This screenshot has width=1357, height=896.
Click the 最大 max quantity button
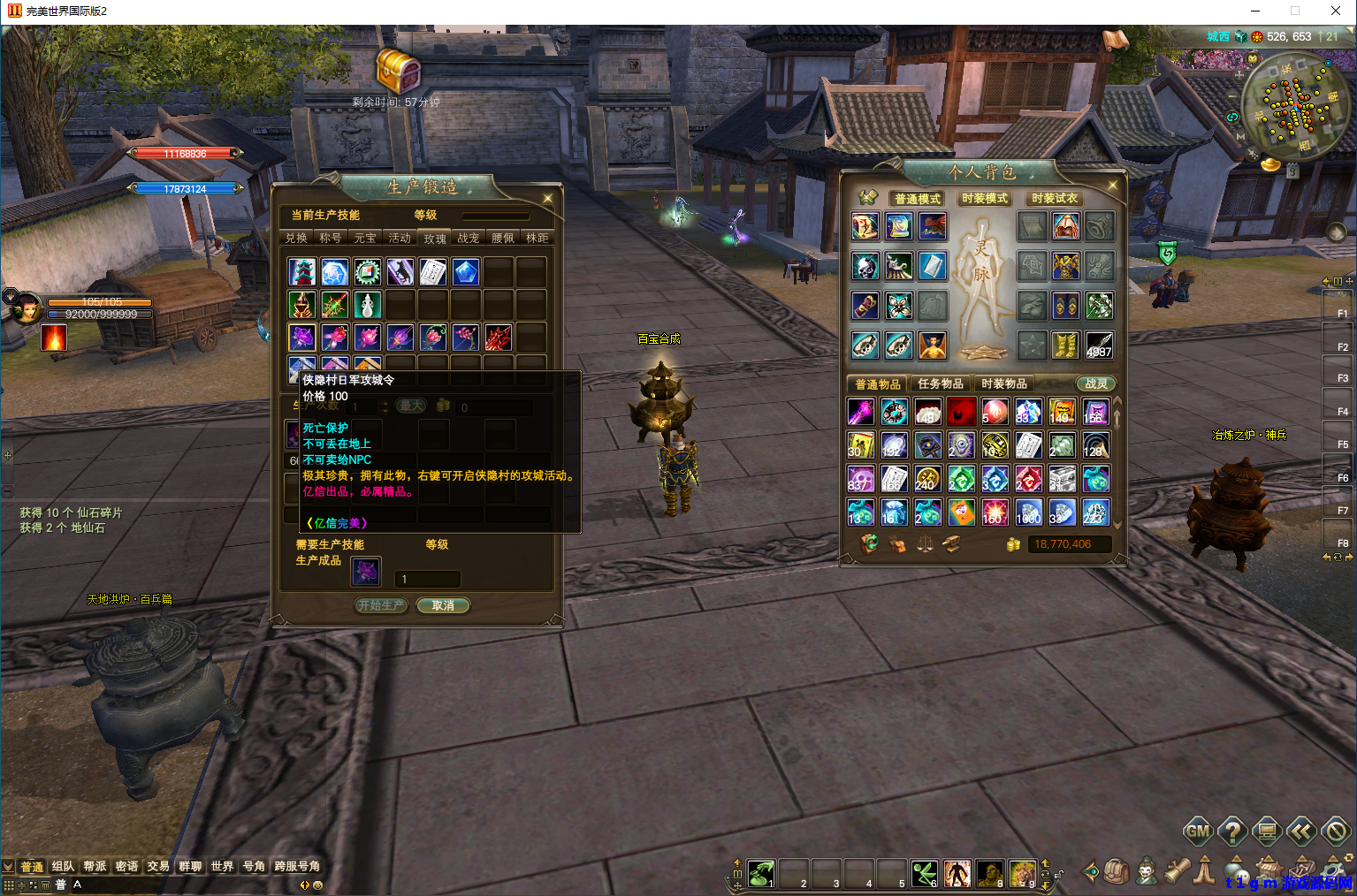(x=411, y=406)
